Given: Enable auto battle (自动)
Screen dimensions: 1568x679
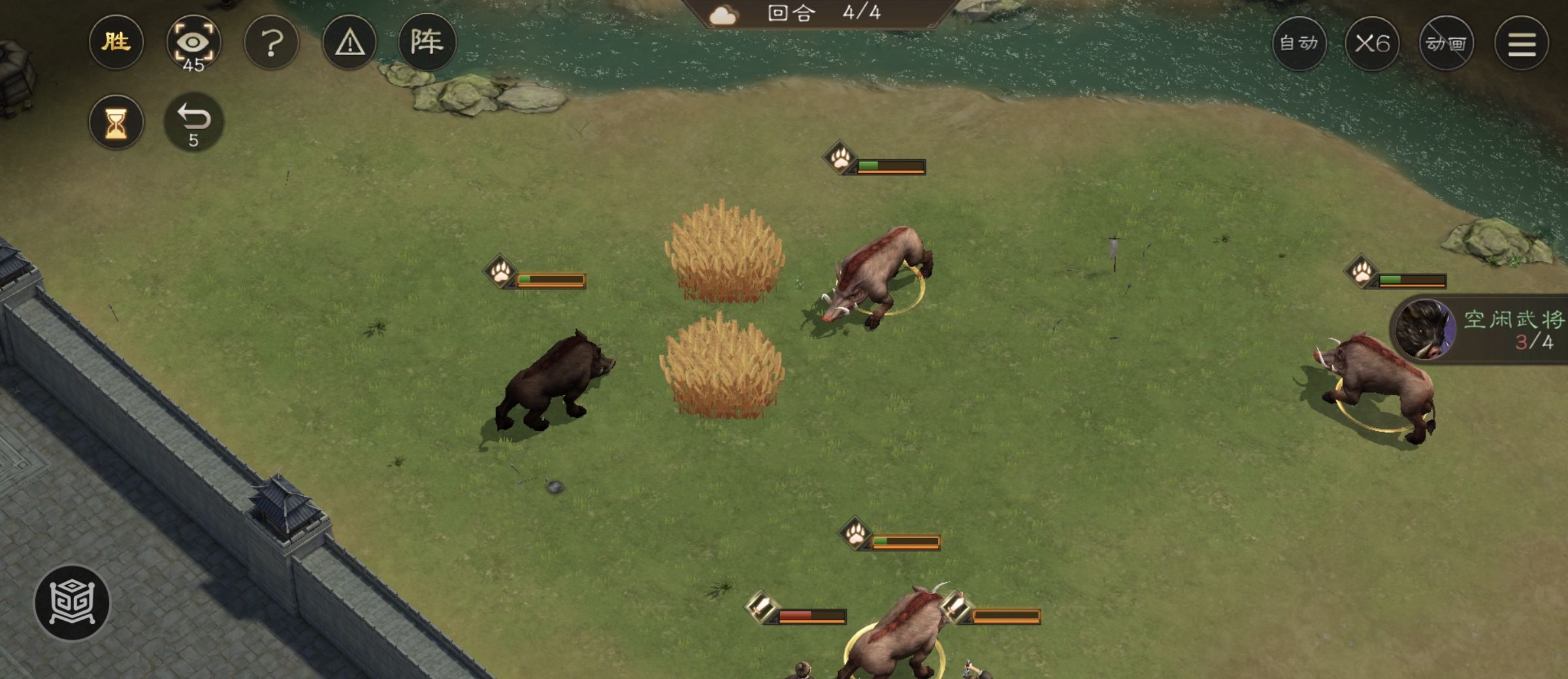Looking at the screenshot, I should pyautogui.click(x=1299, y=44).
